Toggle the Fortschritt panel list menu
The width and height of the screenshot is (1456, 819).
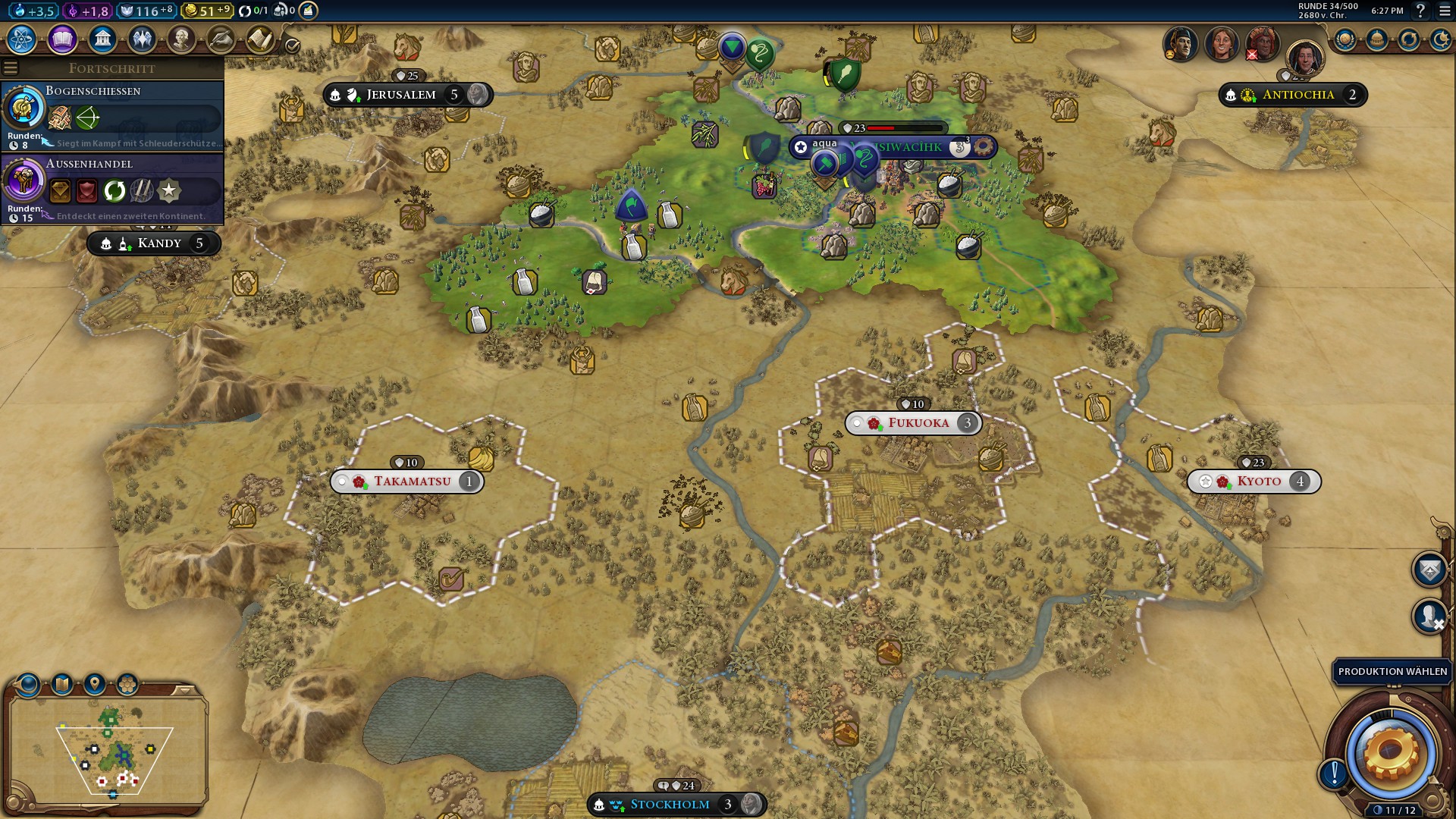pyautogui.click(x=11, y=68)
